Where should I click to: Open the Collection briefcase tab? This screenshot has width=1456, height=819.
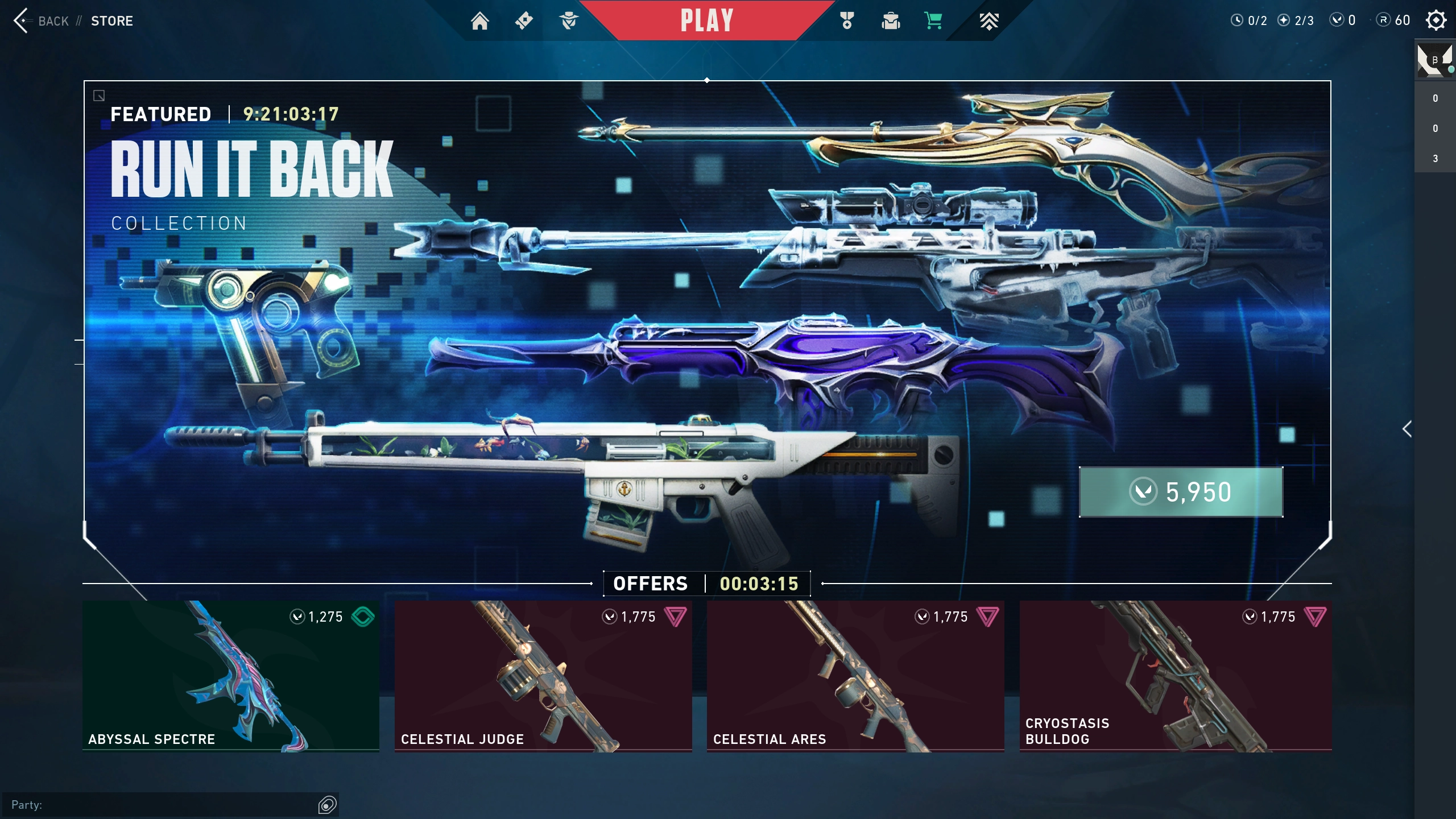[x=890, y=21]
